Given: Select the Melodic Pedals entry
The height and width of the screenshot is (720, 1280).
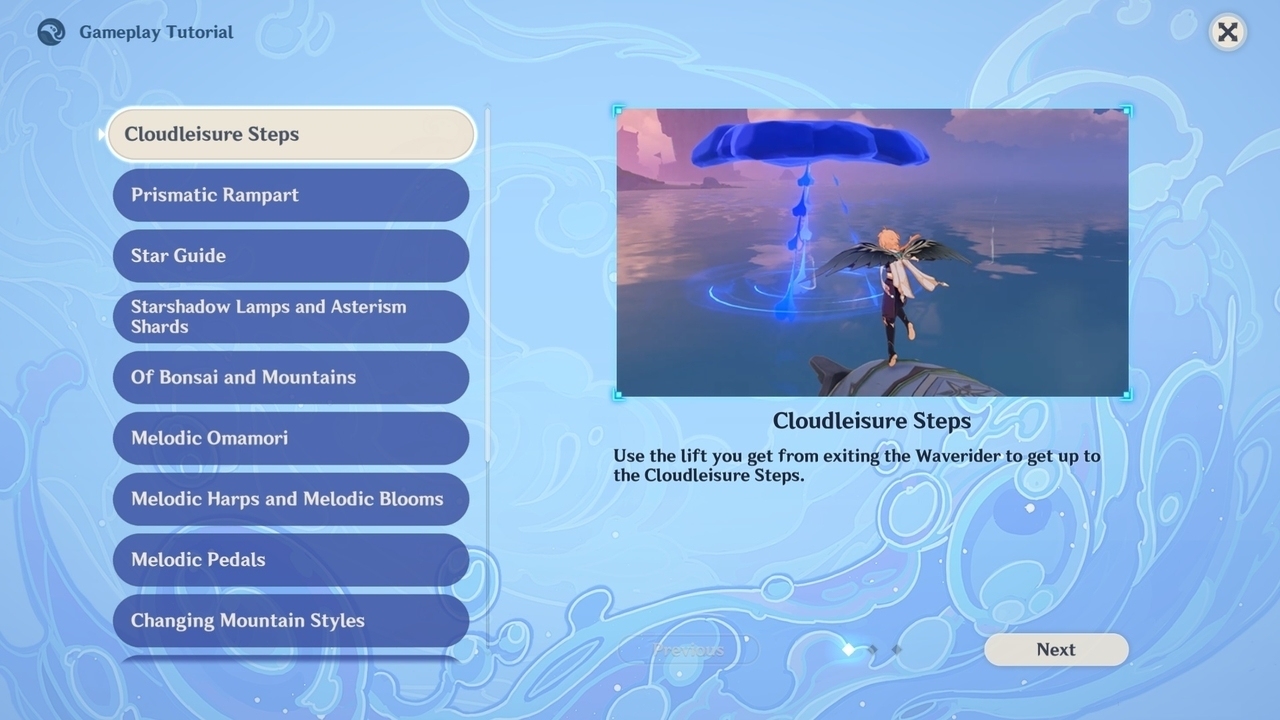Looking at the screenshot, I should pyautogui.click(x=290, y=560).
